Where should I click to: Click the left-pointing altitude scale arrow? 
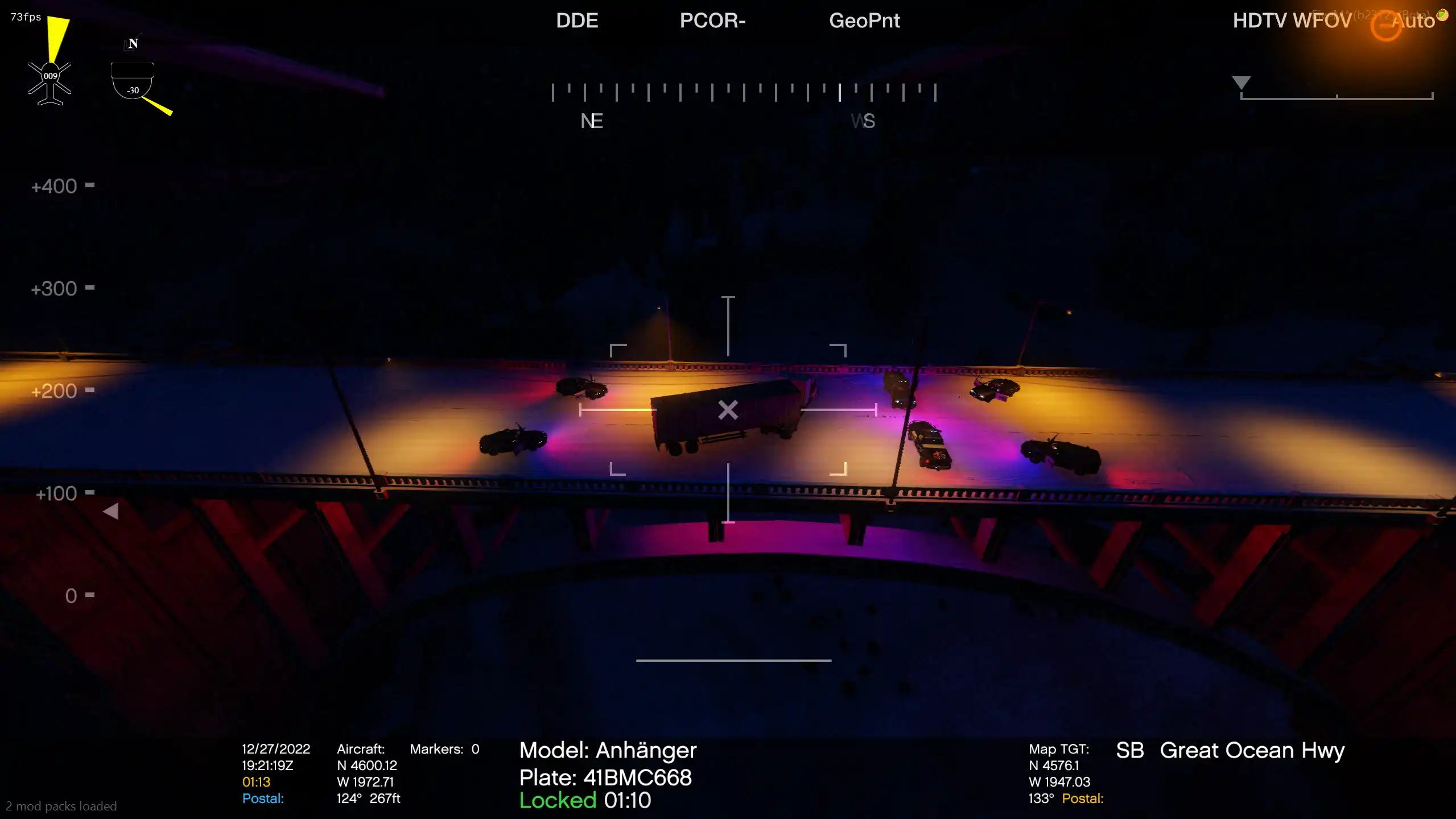[x=112, y=511]
